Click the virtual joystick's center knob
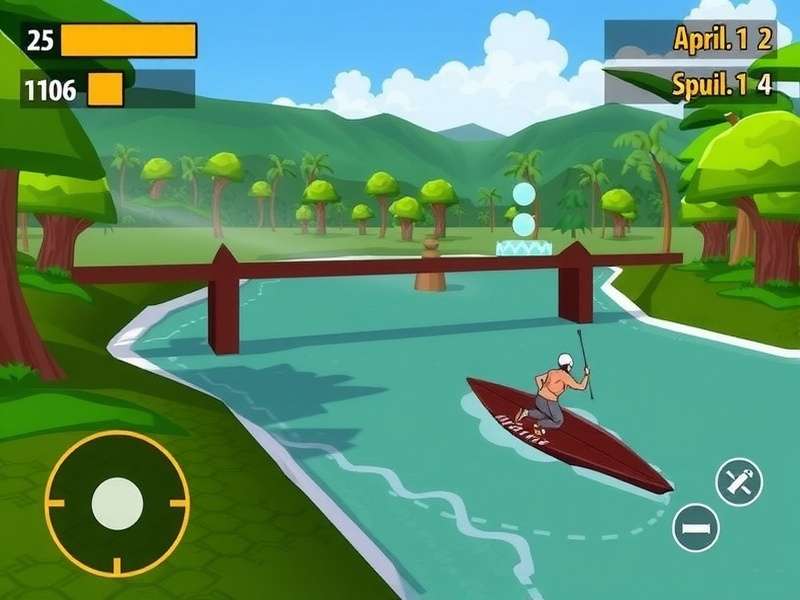Viewport: 800px width, 600px height. pos(117,503)
